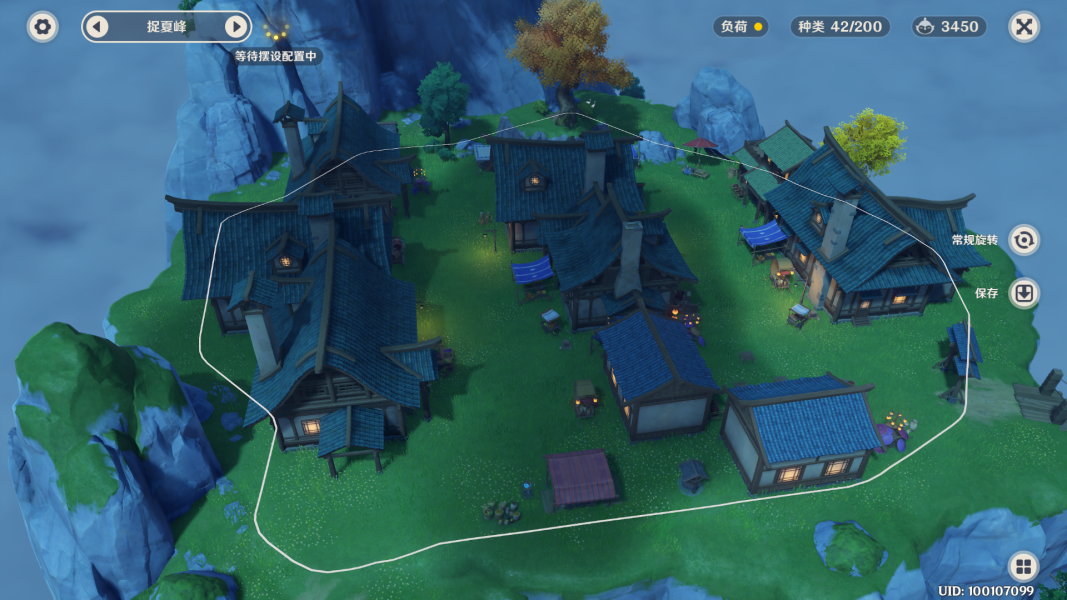Toggle the 常规旋转 rotation mode button
Image resolution: width=1067 pixels, height=600 pixels.
tap(1023, 240)
